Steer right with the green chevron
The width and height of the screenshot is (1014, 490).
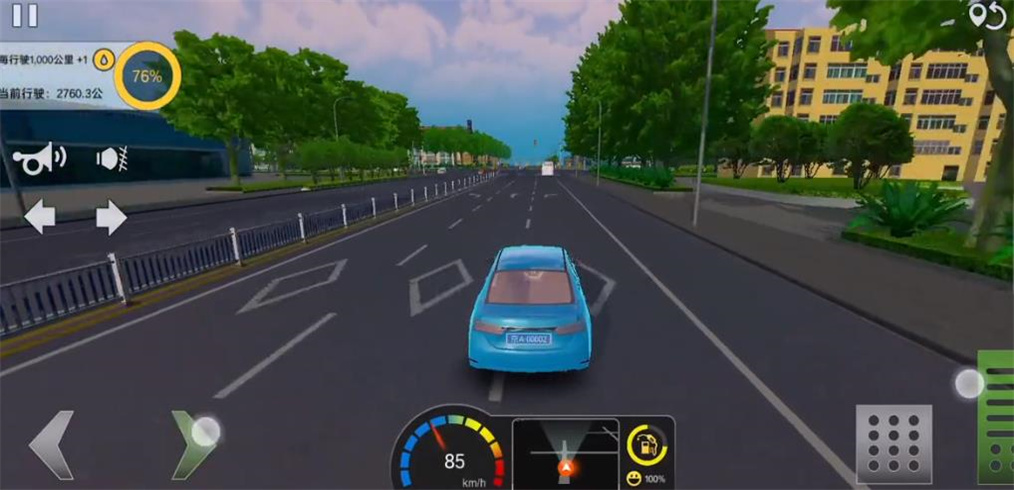point(192,444)
